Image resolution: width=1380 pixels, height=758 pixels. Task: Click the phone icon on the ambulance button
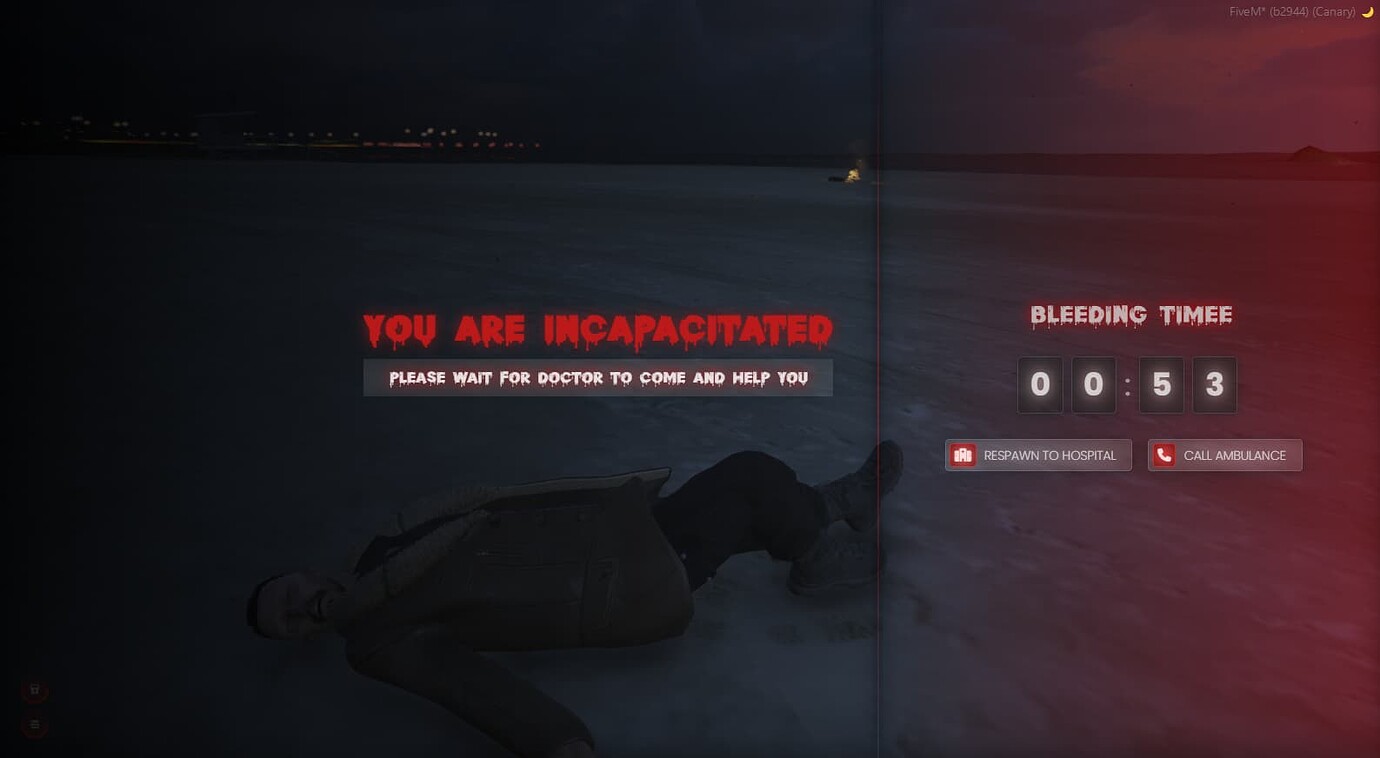[x=1163, y=454]
